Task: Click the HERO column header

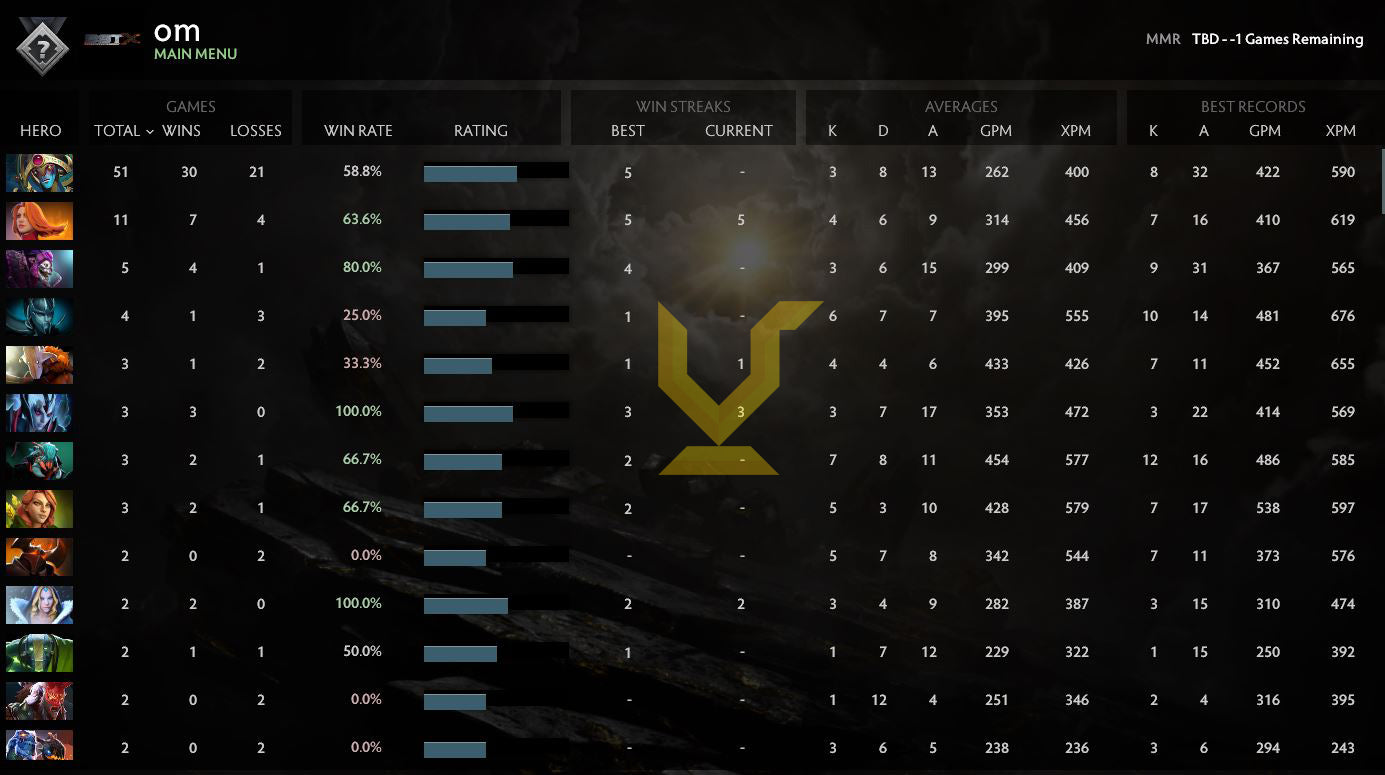Action: tap(40, 131)
